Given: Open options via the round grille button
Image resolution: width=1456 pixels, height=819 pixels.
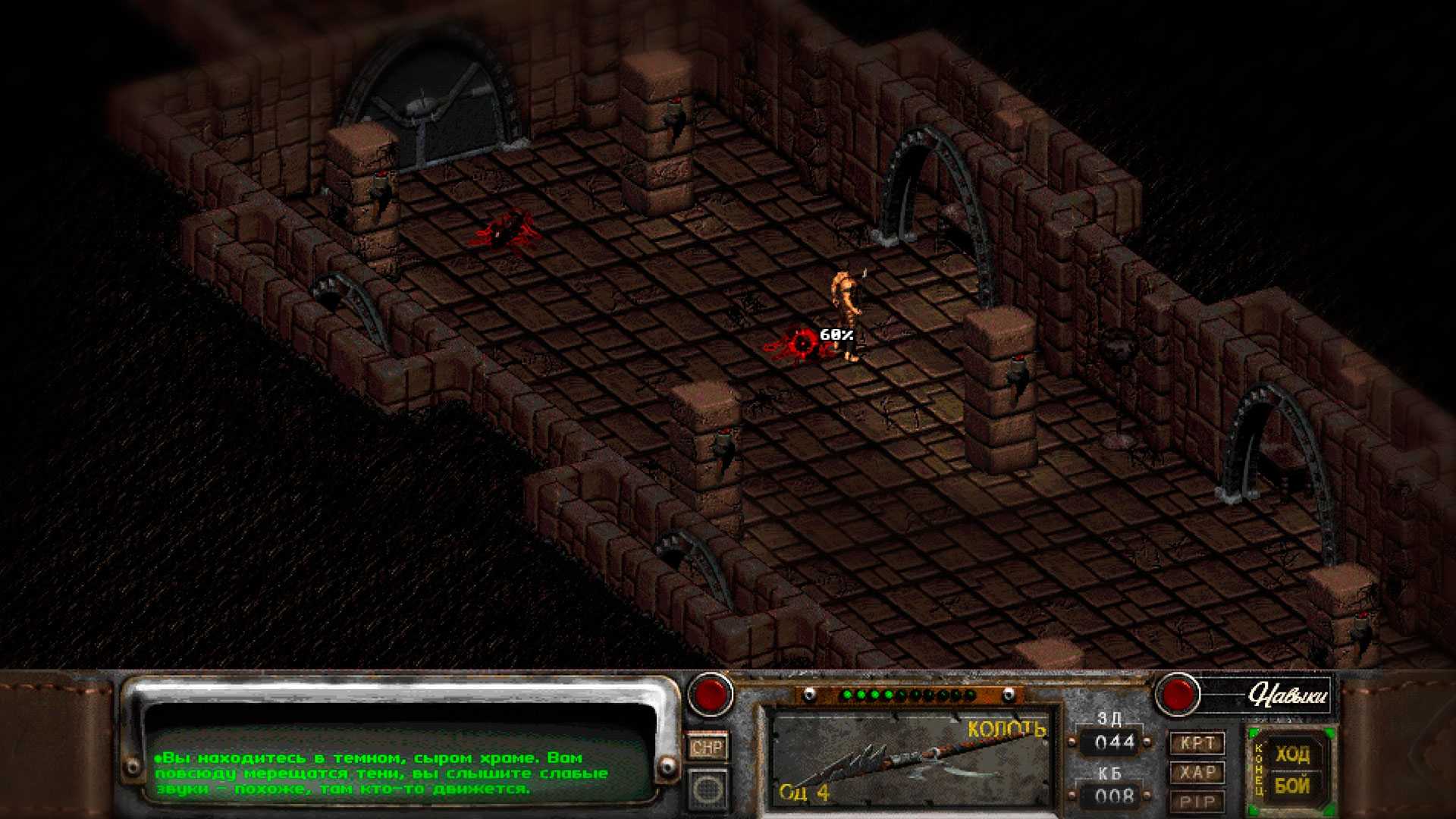Looking at the screenshot, I should pyautogui.click(x=707, y=789).
